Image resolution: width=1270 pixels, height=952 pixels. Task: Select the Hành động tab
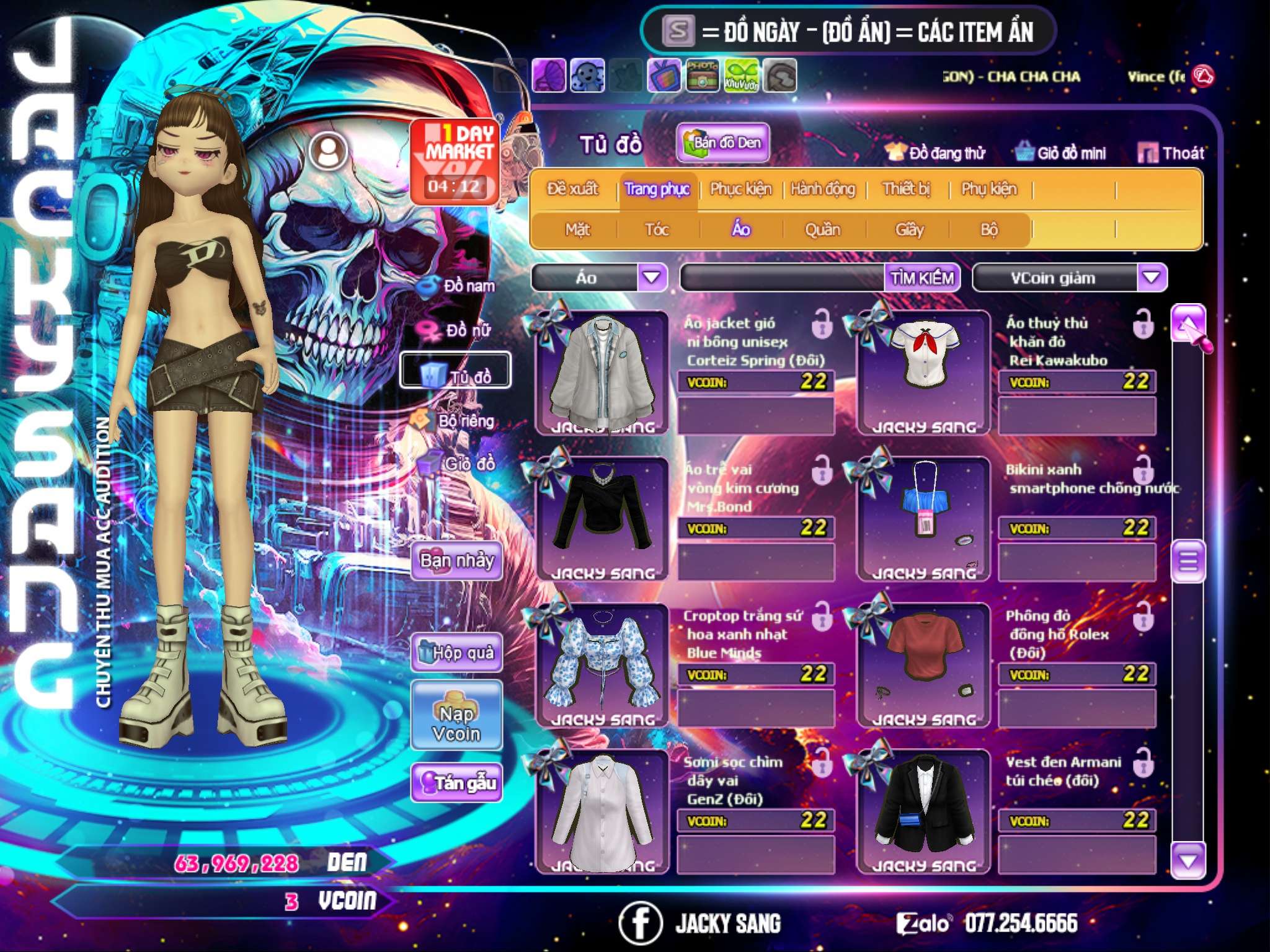[823, 189]
